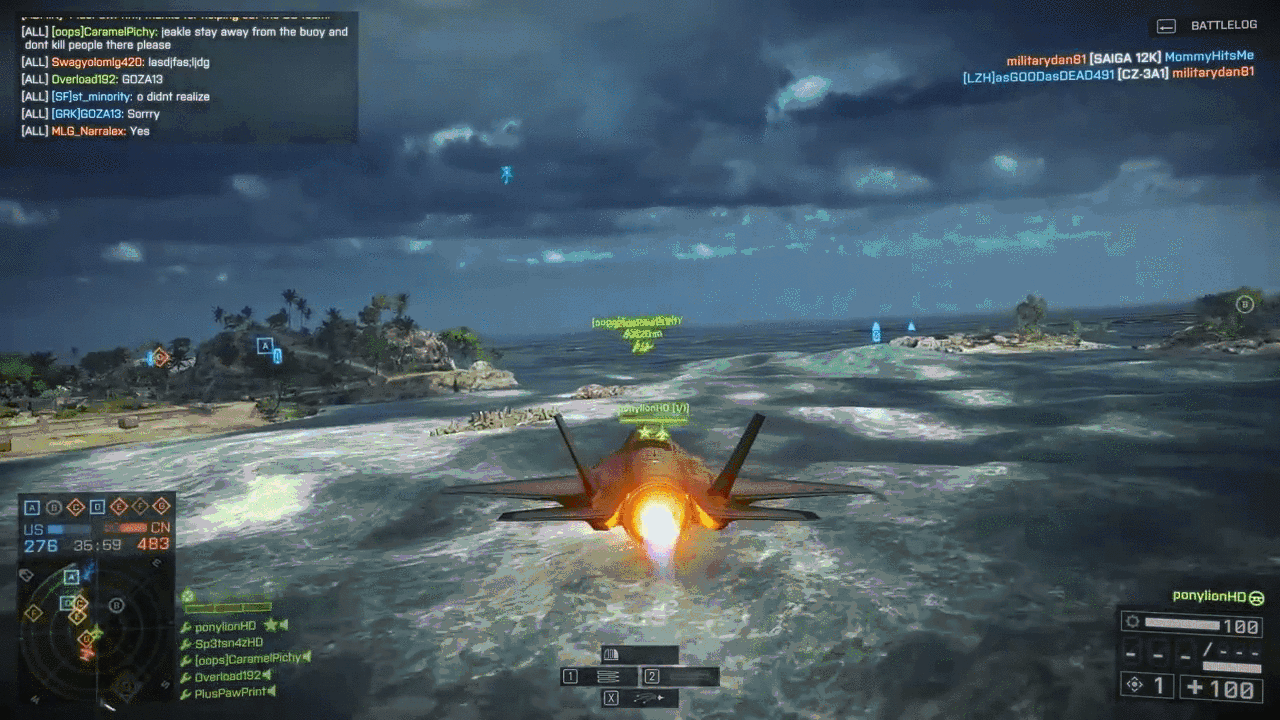Choose weapon slot 1 cannon icon
This screenshot has width=1280, height=720.
(x=608, y=677)
